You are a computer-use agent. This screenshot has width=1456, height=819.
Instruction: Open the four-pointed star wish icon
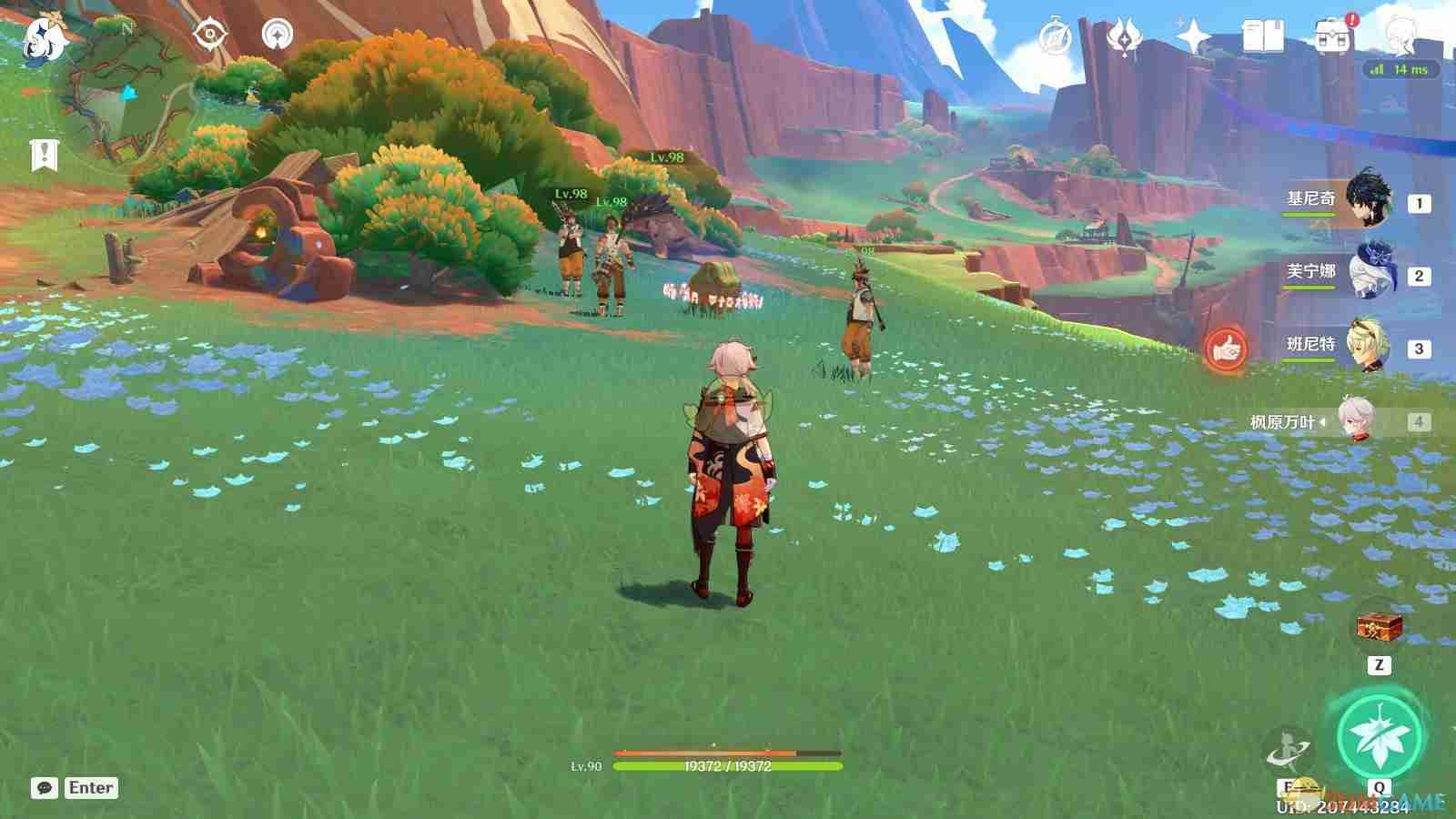point(1193,38)
